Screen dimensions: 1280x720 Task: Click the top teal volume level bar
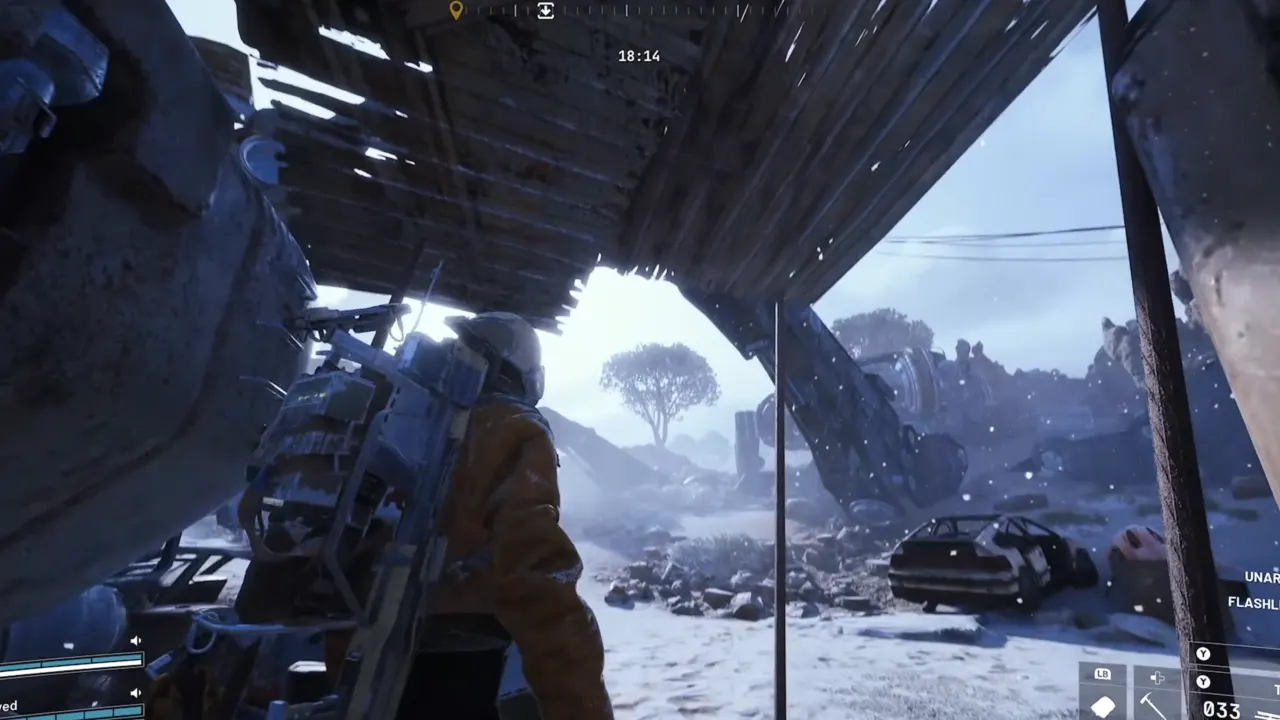pyautogui.click(x=70, y=662)
